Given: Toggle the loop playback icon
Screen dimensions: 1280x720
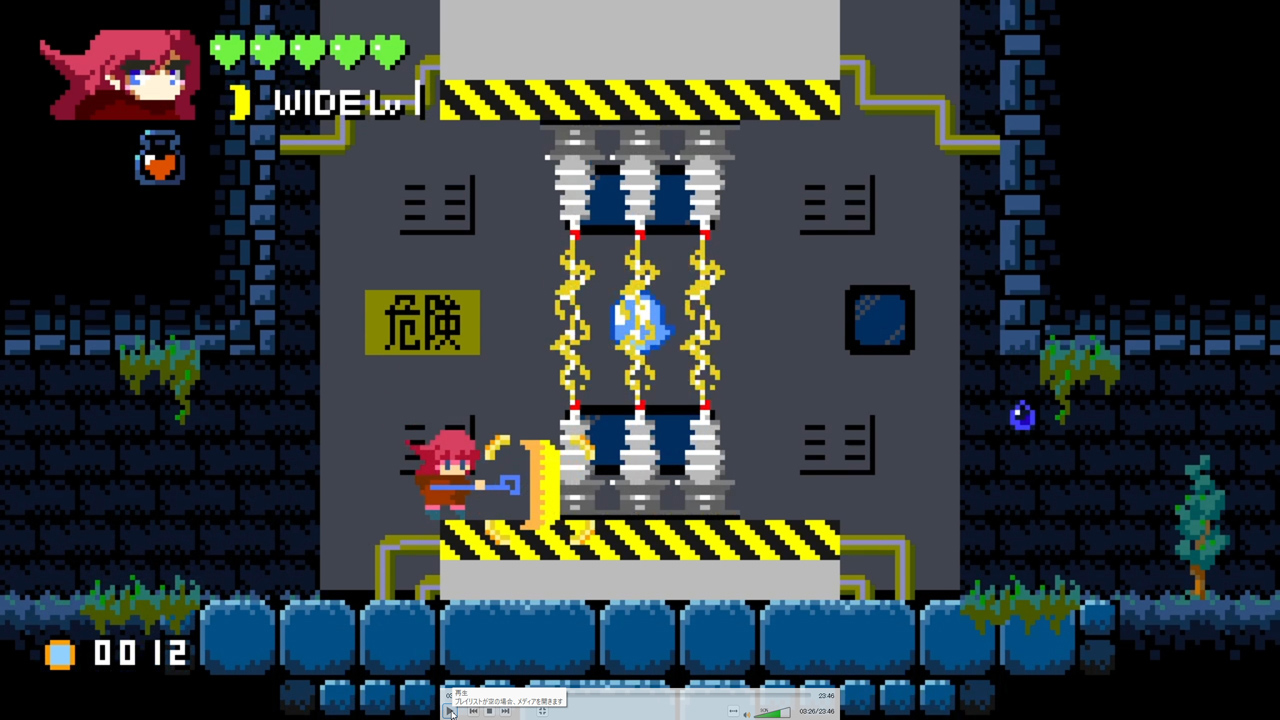Looking at the screenshot, I should click(x=734, y=711).
